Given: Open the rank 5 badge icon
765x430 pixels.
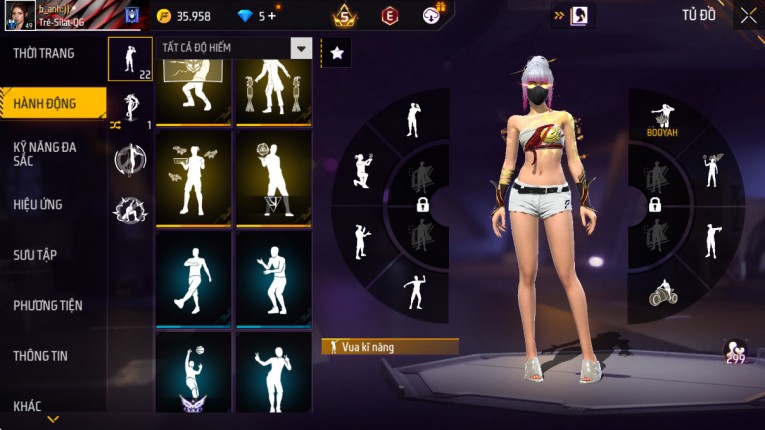Looking at the screenshot, I should 345,16.
